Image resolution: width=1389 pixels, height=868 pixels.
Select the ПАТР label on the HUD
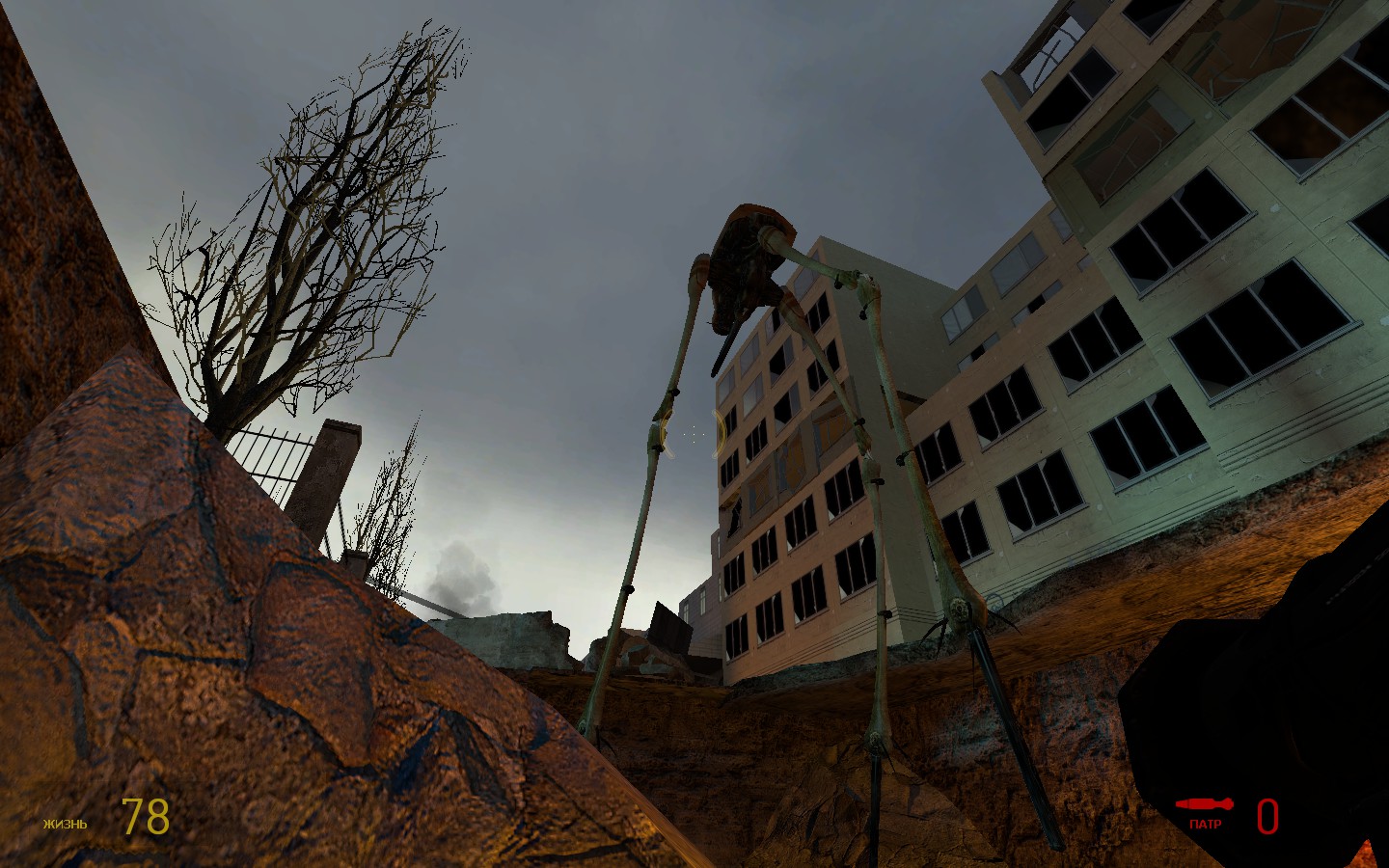tap(1204, 825)
